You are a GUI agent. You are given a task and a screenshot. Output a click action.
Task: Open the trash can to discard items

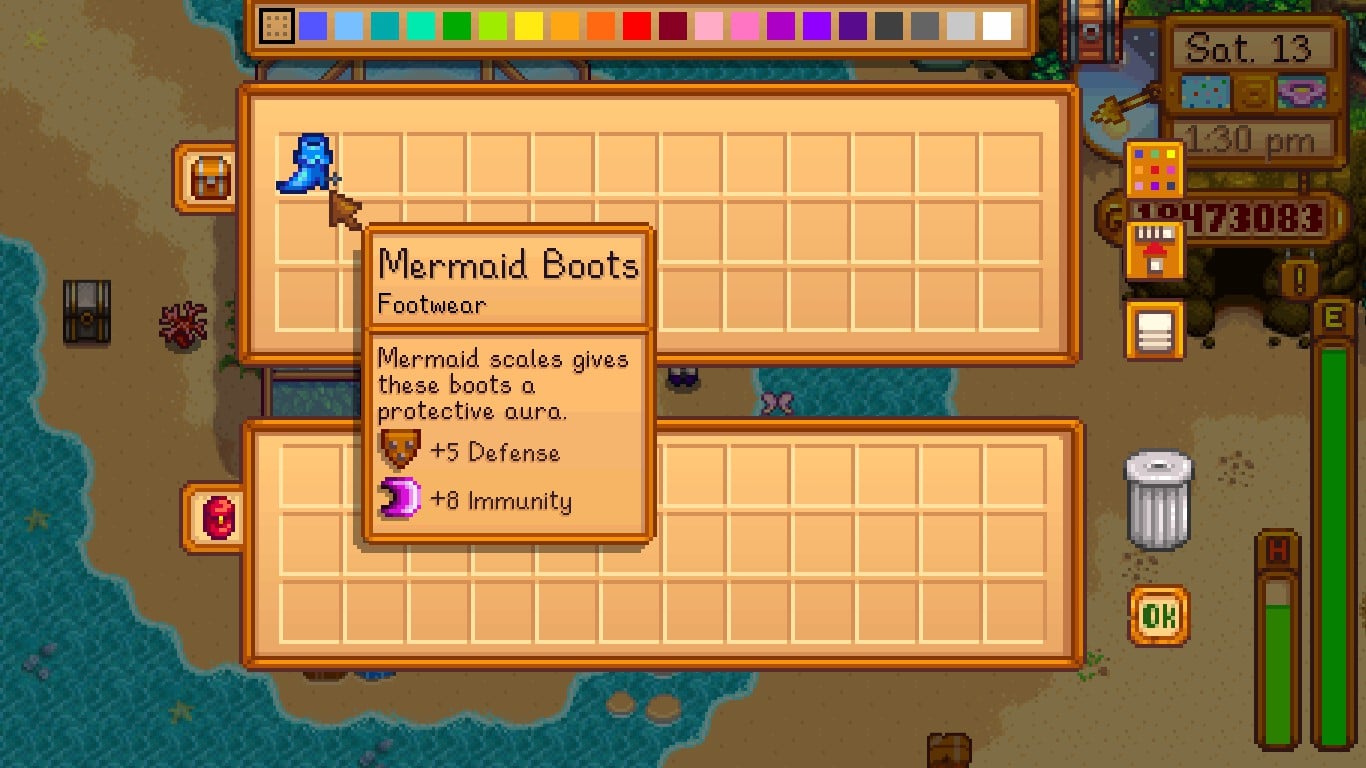click(1158, 500)
